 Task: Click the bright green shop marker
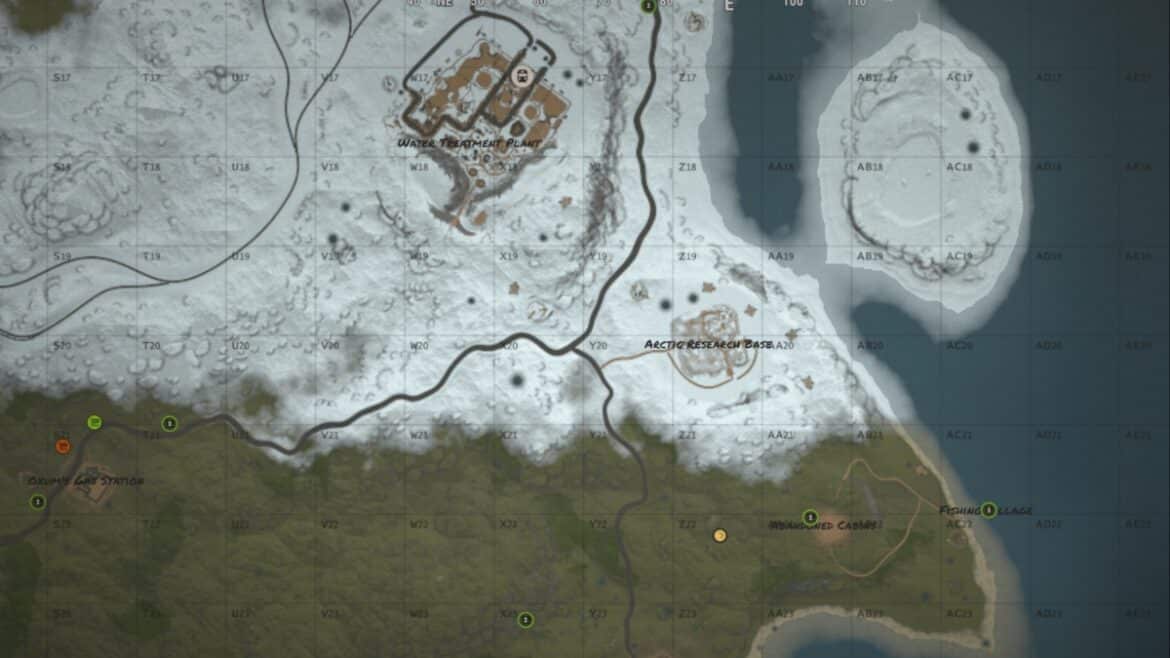(x=94, y=422)
